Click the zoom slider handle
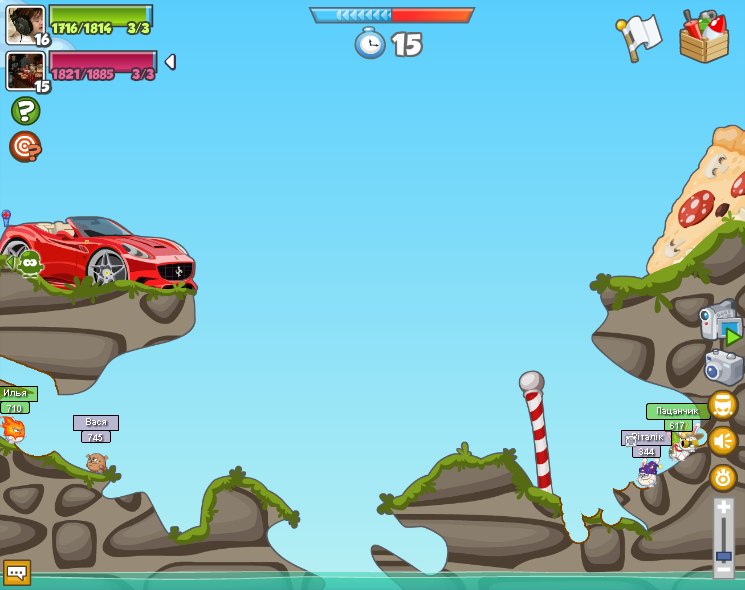Image resolution: width=745 pixels, height=590 pixels. tap(724, 555)
